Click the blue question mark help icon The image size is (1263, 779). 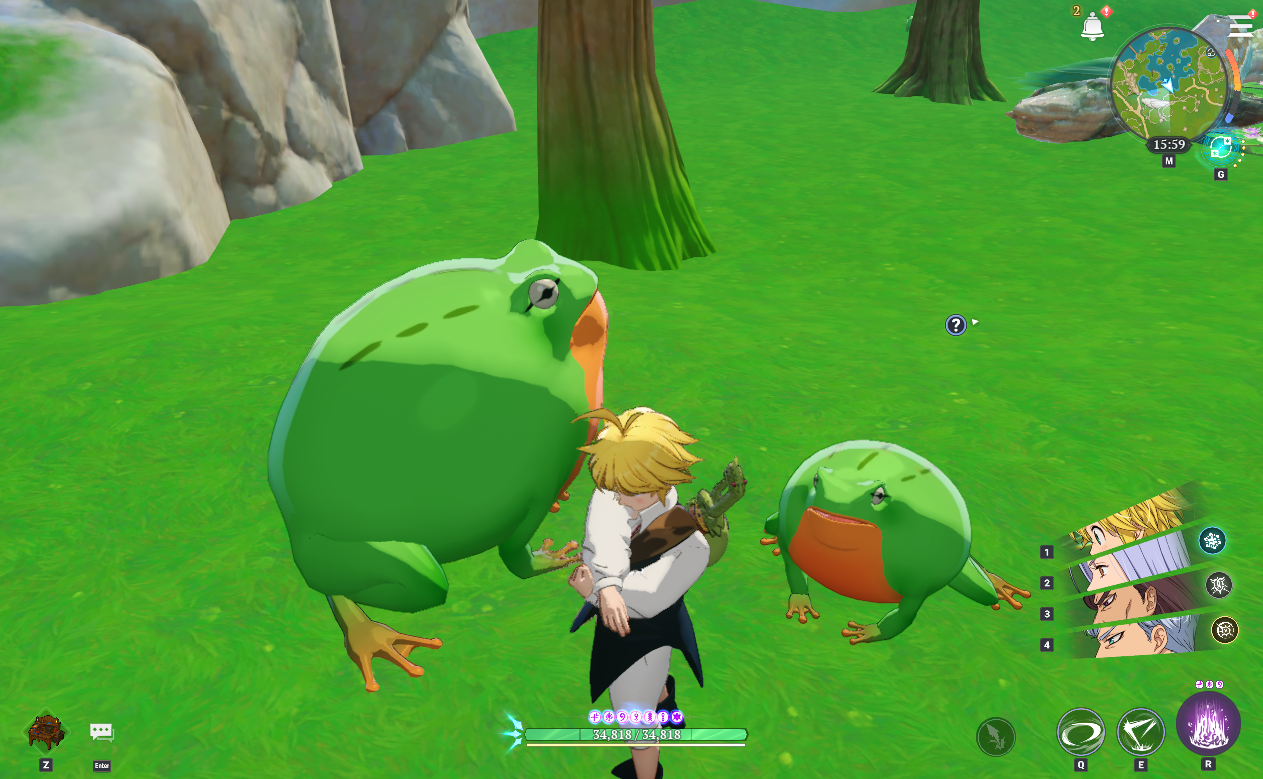[956, 324]
